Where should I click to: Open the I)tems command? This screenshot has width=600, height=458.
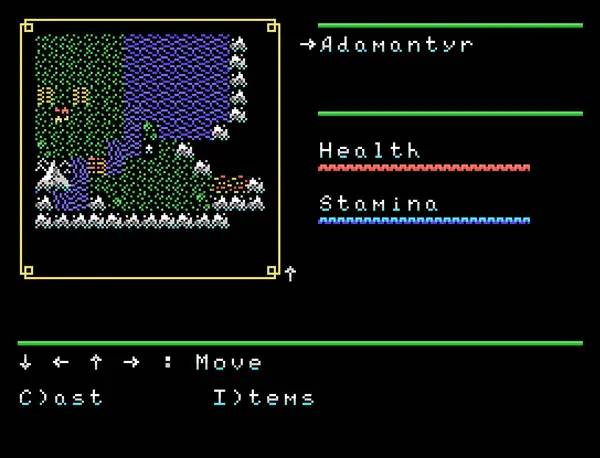click(263, 398)
